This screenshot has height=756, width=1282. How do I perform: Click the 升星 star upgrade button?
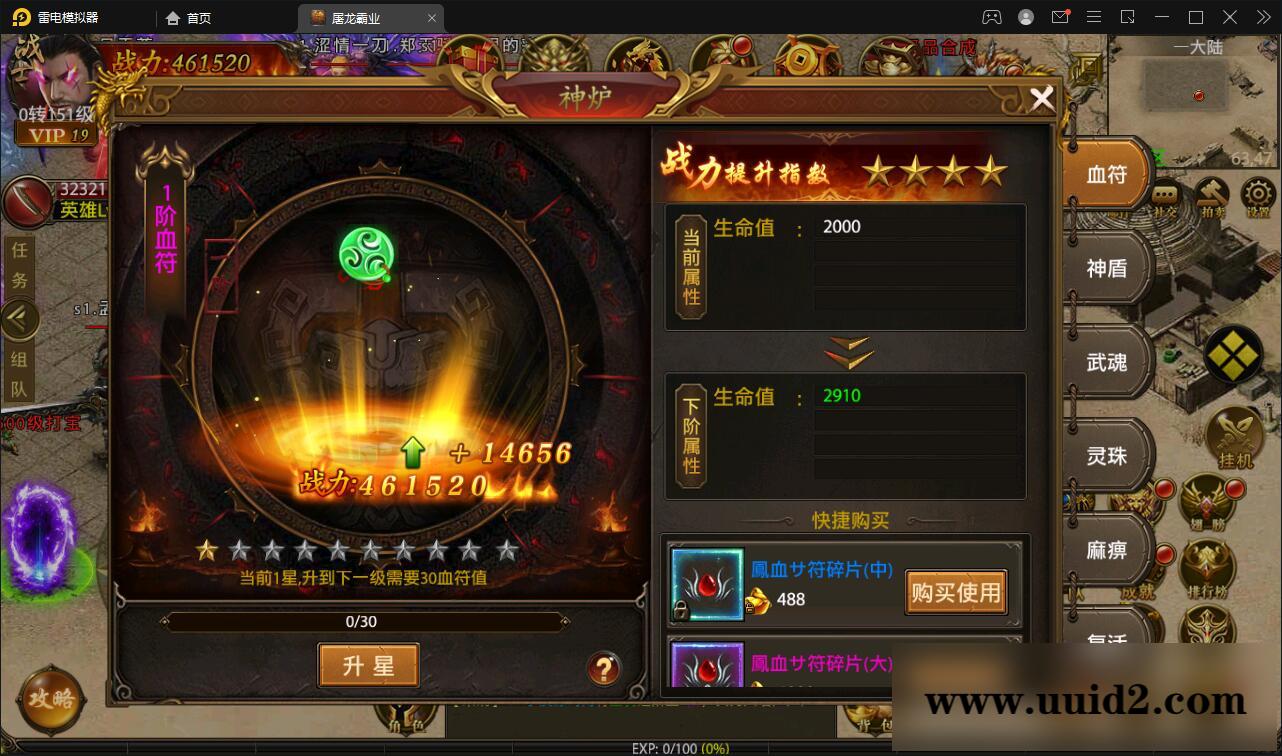pyautogui.click(x=368, y=664)
